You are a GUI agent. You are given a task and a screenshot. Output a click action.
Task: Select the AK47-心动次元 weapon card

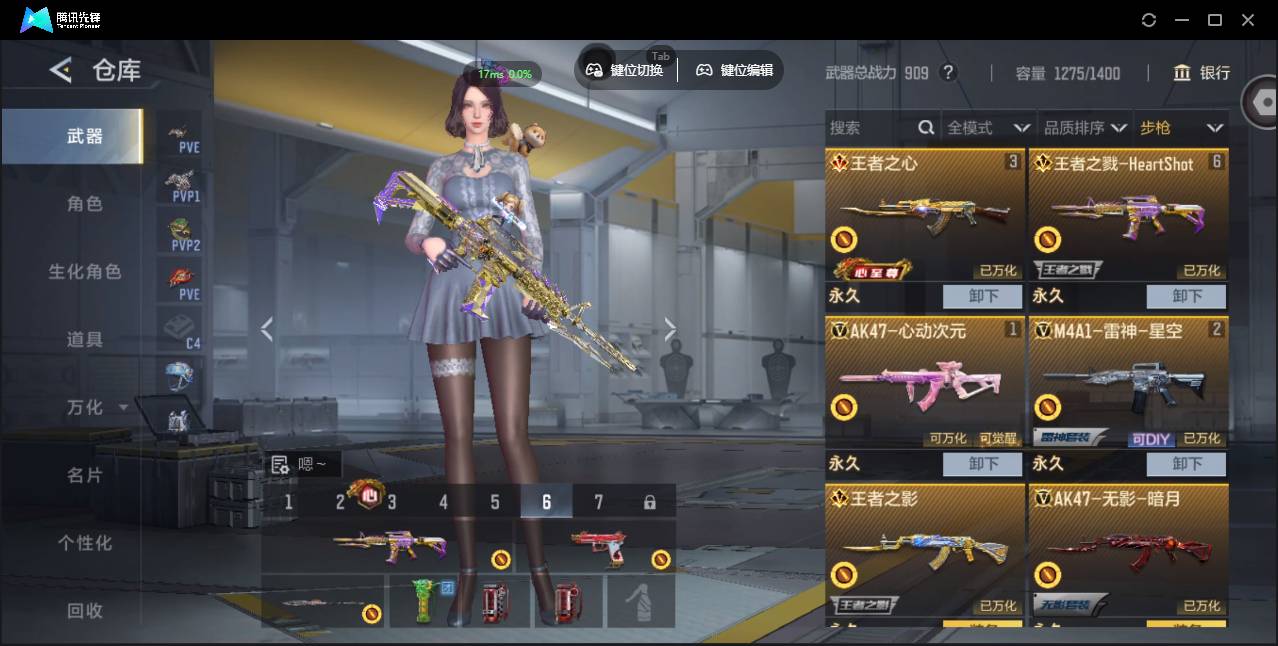click(x=925, y=385)
